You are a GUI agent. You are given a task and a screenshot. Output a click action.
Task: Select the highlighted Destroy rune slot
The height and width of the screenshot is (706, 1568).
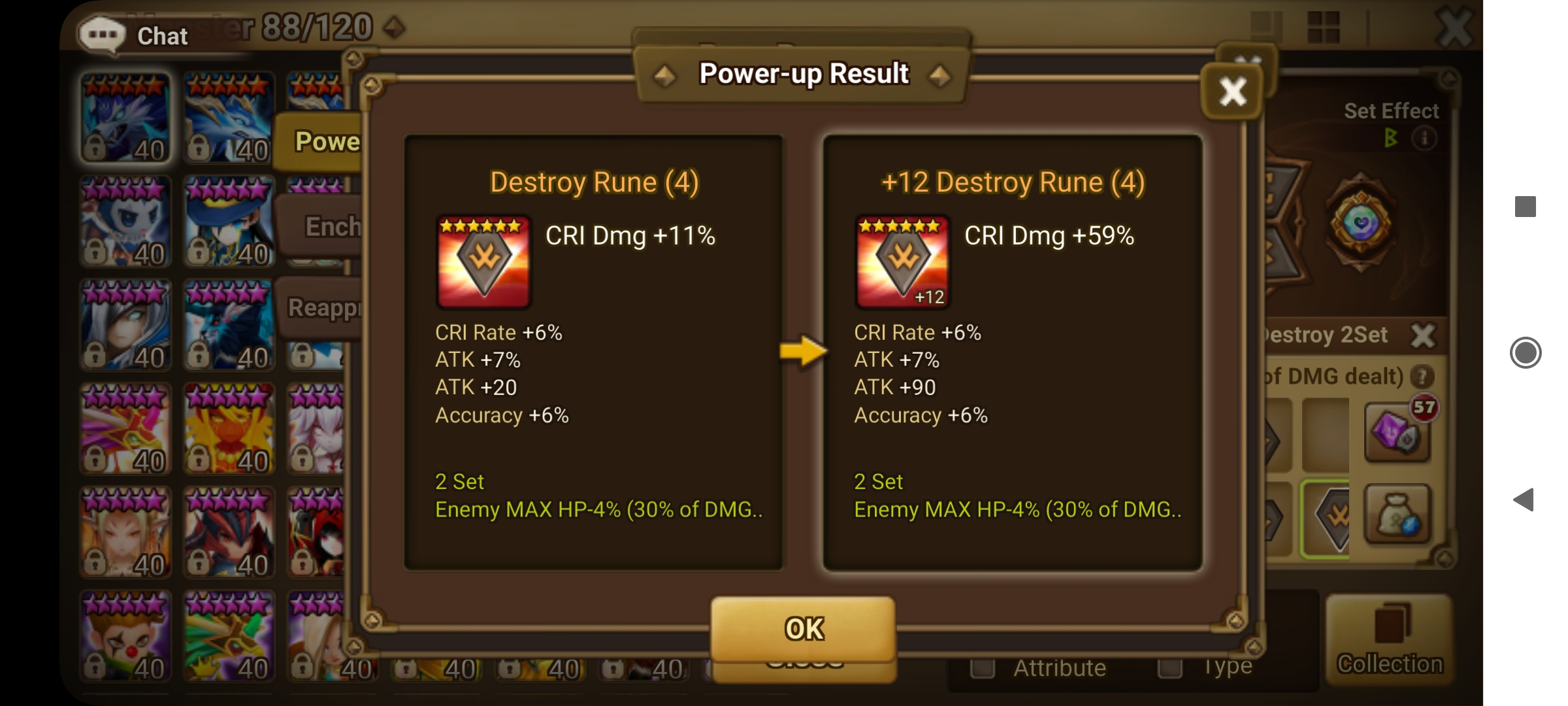pyautogui.click(x=1328, y=516)
